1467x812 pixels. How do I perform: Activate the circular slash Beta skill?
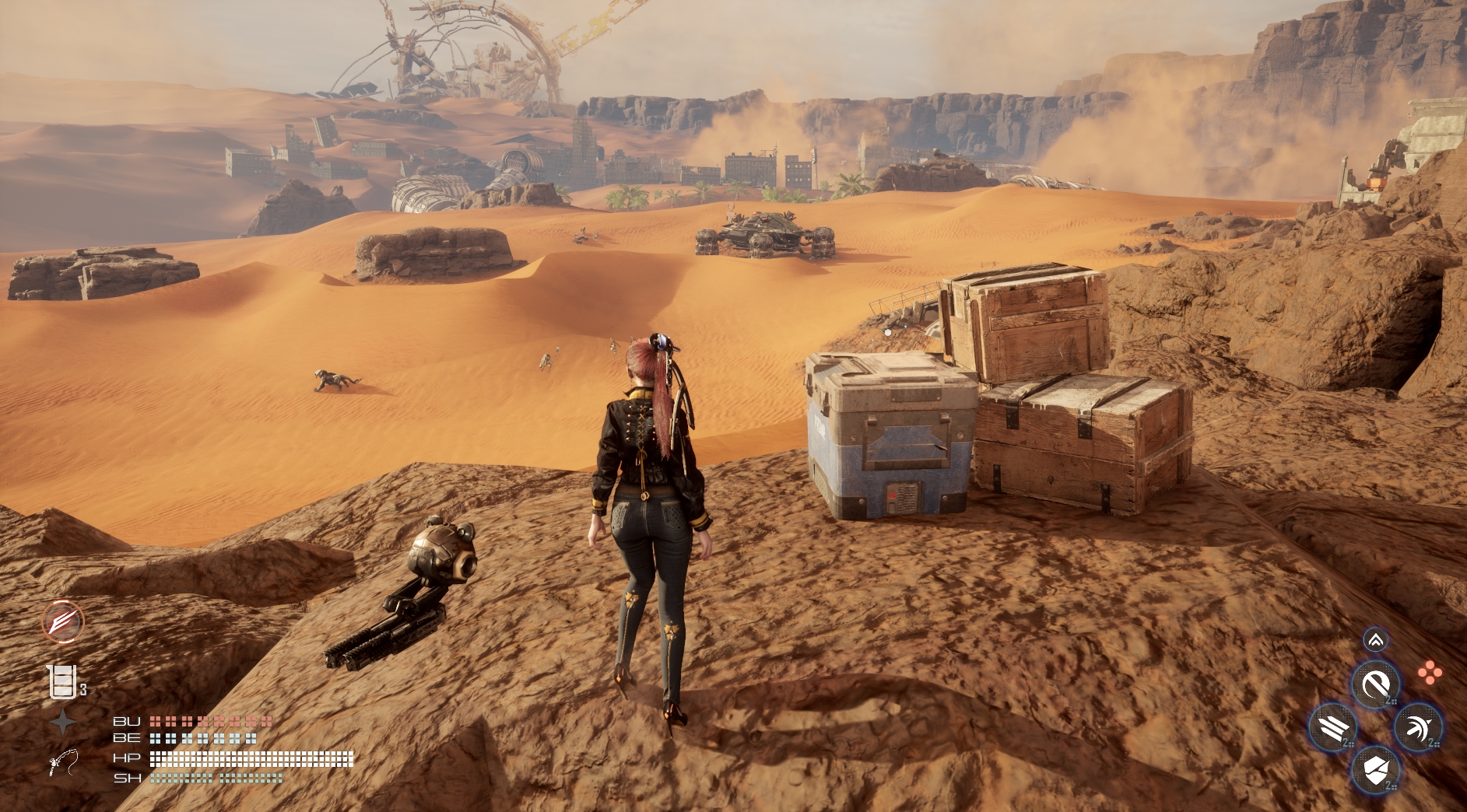1375,685
